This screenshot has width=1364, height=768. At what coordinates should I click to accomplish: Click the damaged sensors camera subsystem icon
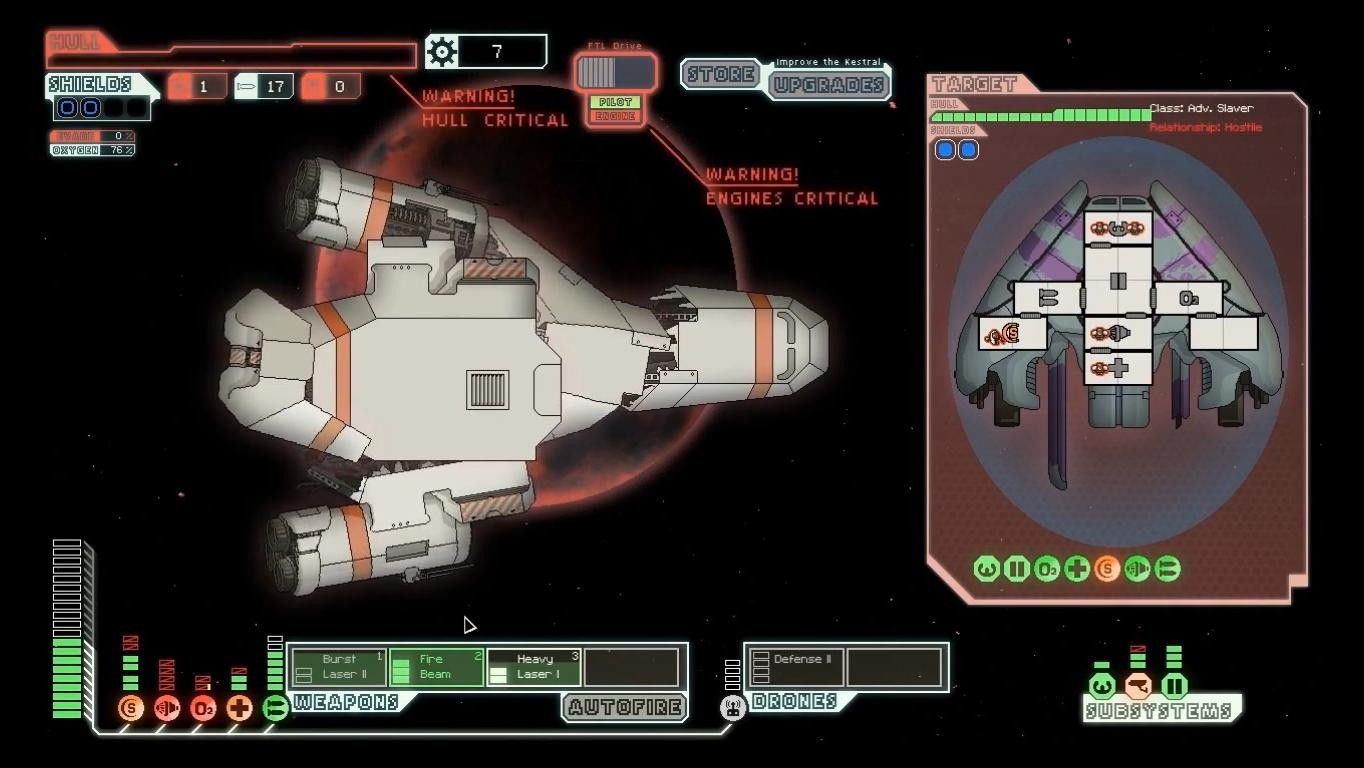click(1138, 687)
